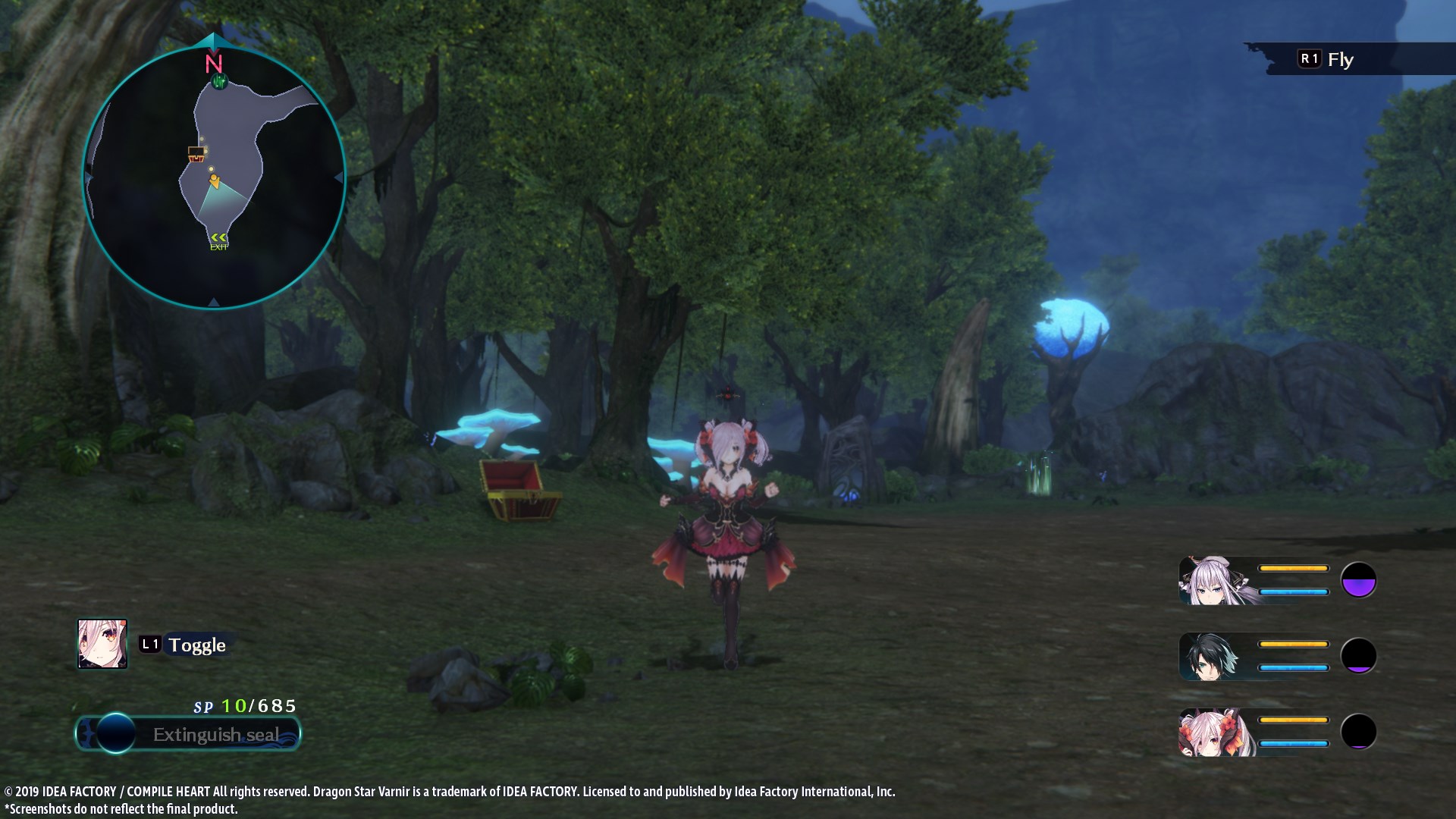Viewport: 1456px width, 819px height.
Task: Click the circular minimap
Action: 214,177
